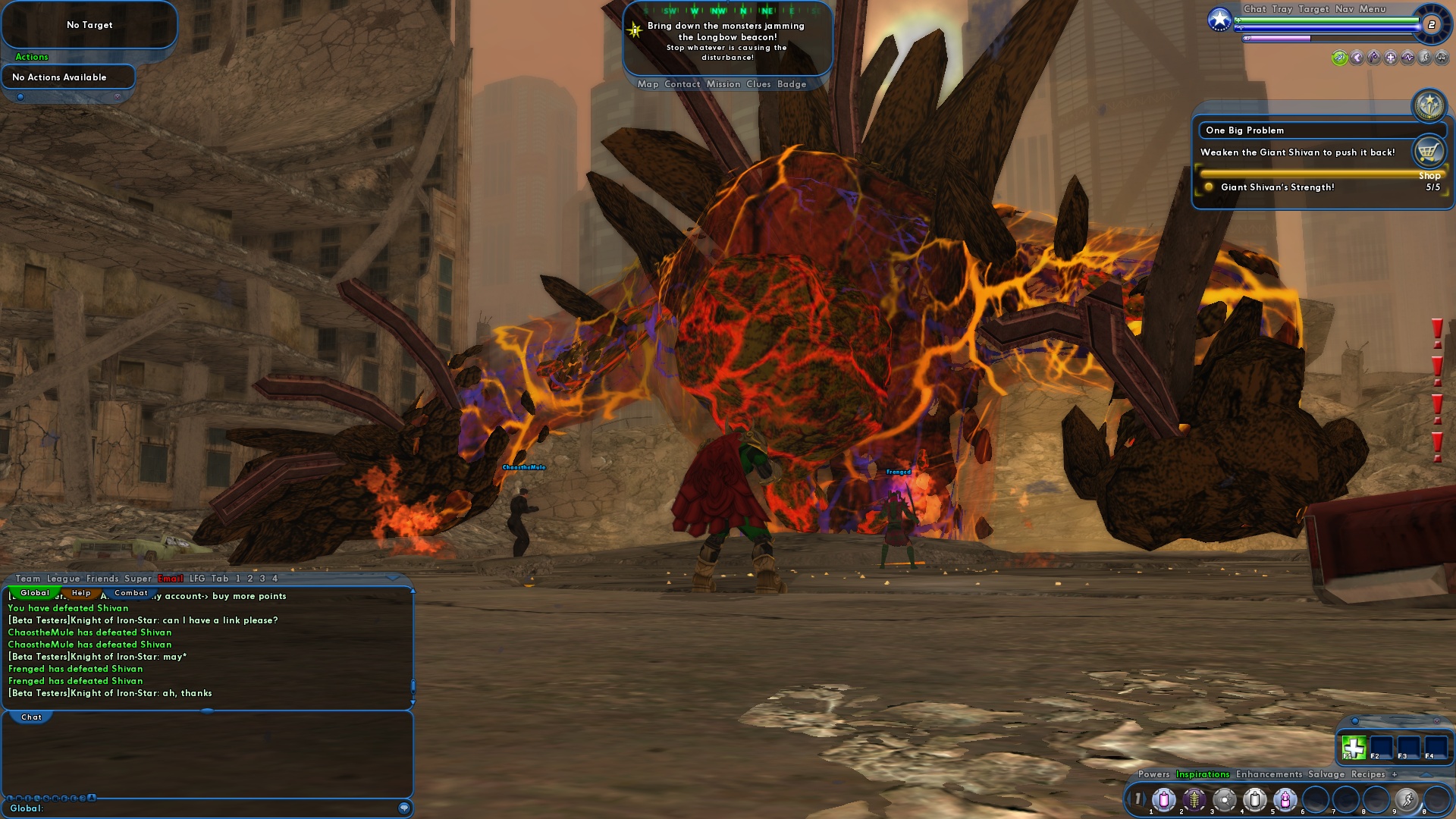
Task: Click the star hero portrait beside the health bars
Action: (1220, 21)
